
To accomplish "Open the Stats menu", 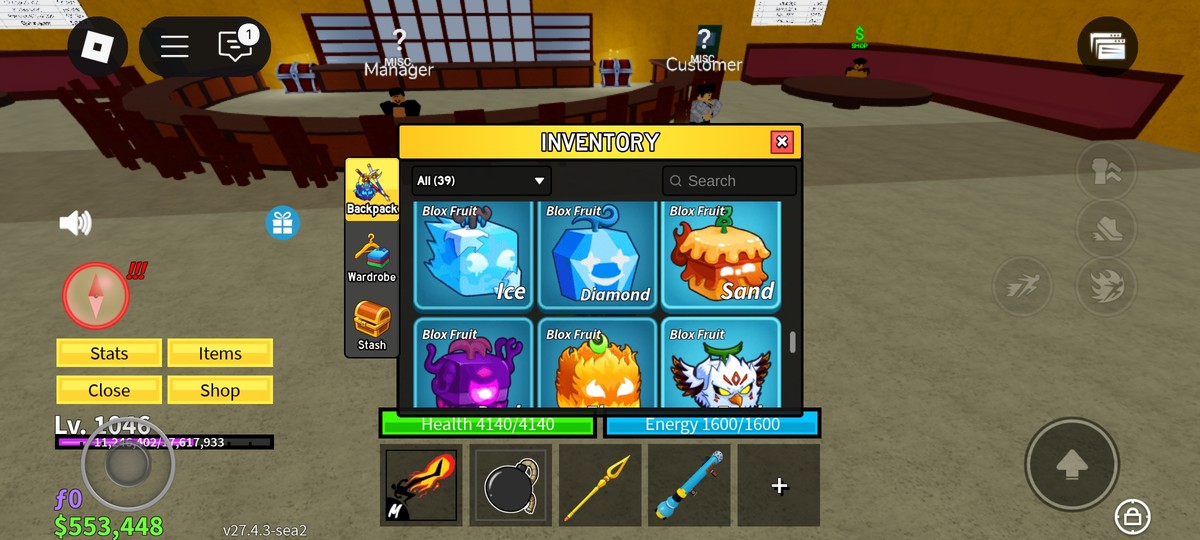I will [x=109, y=353].
